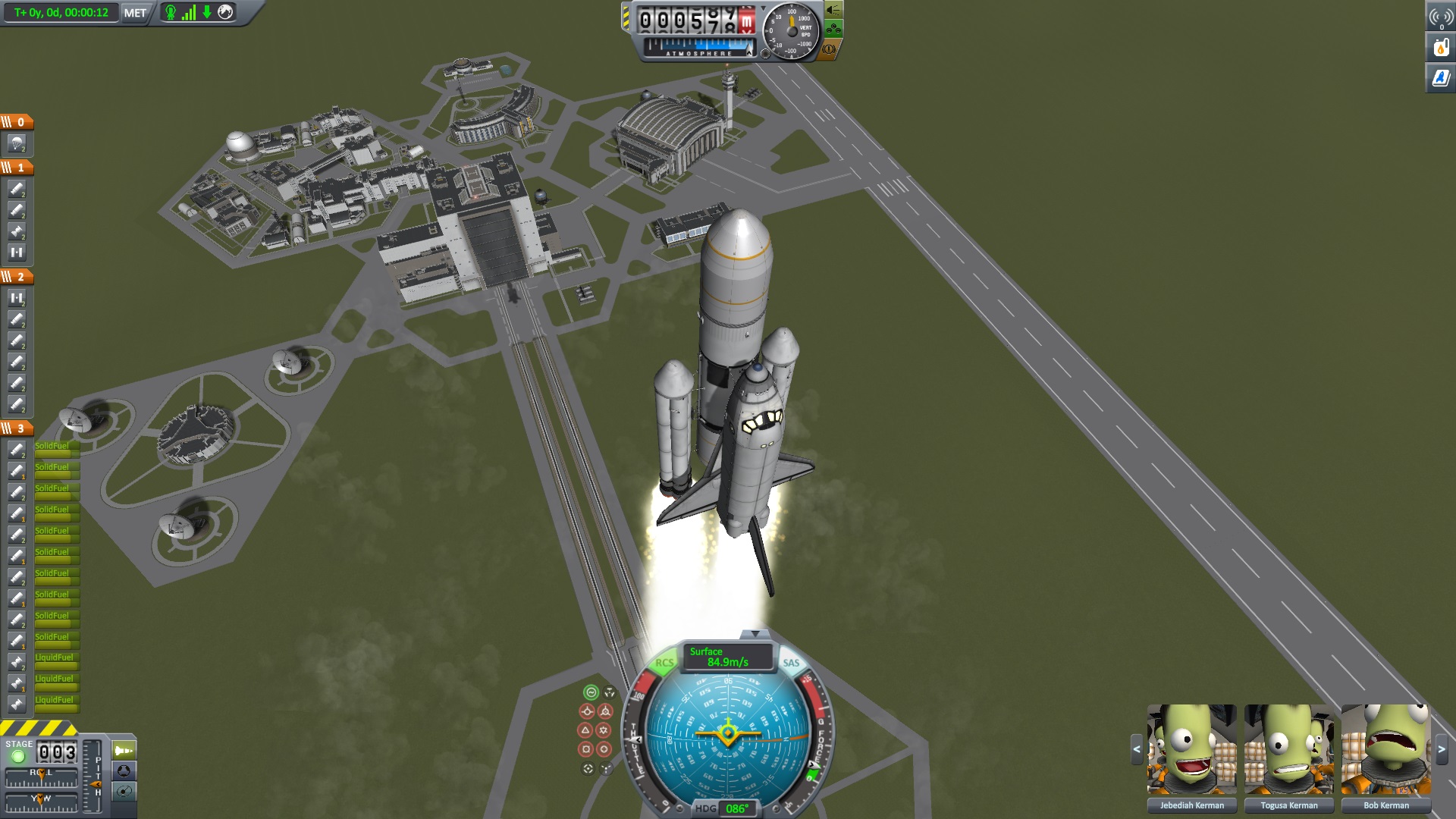Select the stability assist SAS mode
The image size is (1456, 819).
[591, 692]
